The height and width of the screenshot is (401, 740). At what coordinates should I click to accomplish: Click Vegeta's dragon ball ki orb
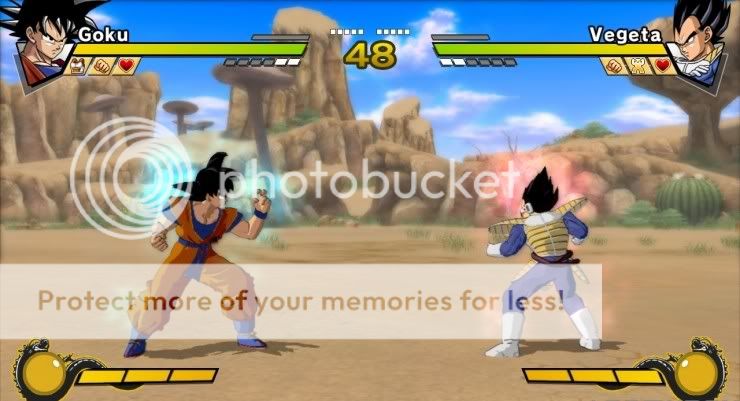point(697,372)
